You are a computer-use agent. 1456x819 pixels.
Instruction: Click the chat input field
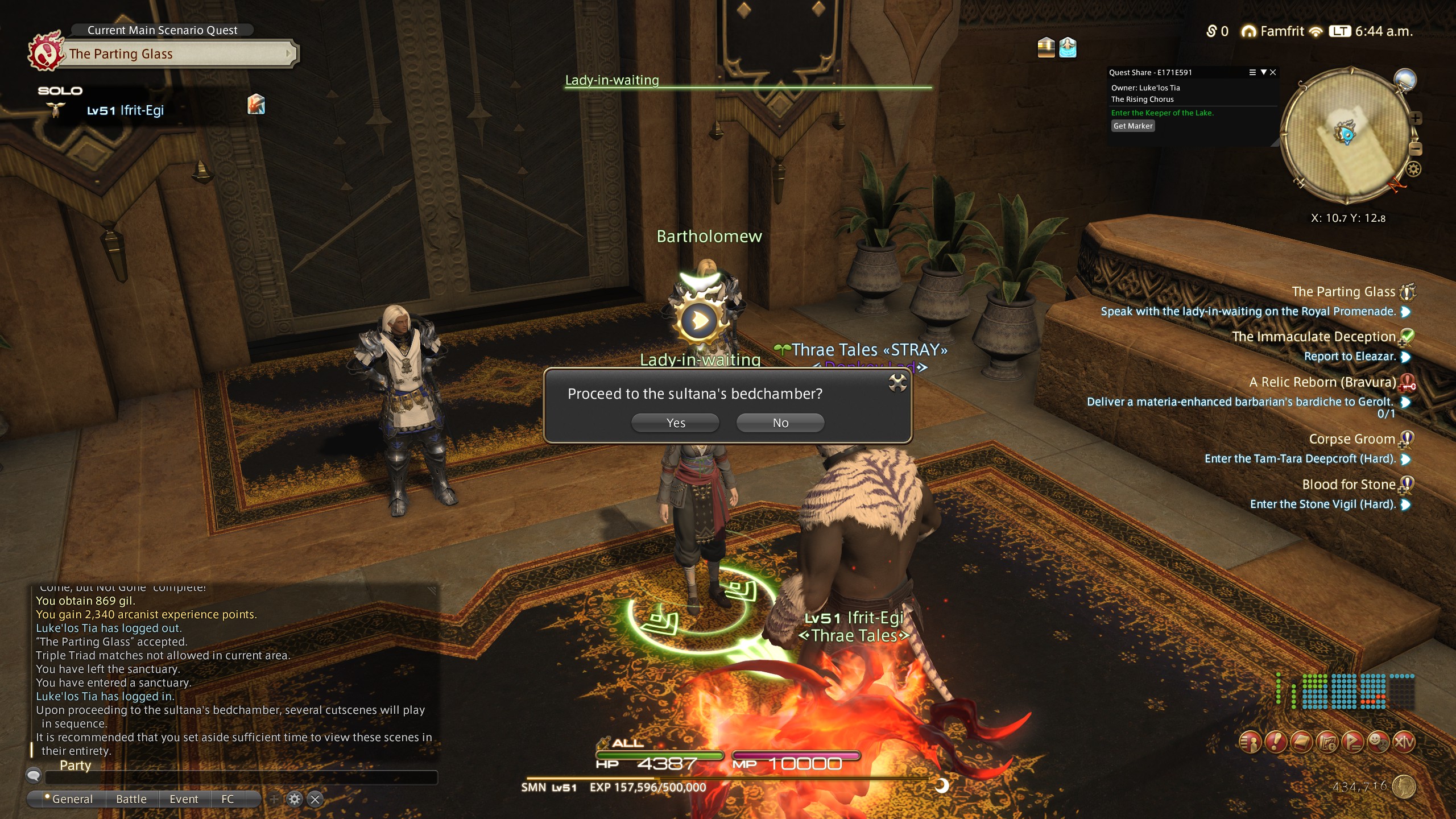point(241,777)
